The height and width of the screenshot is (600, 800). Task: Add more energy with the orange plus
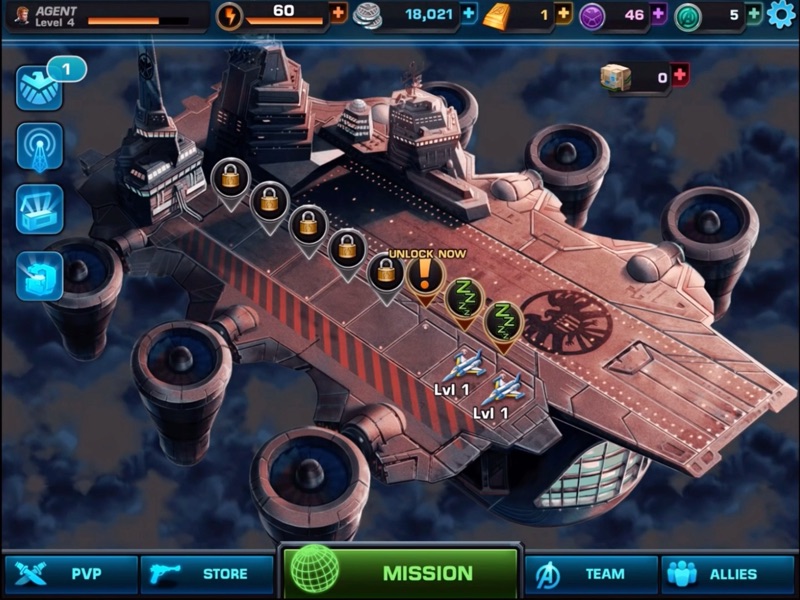(x=337, y=14)
